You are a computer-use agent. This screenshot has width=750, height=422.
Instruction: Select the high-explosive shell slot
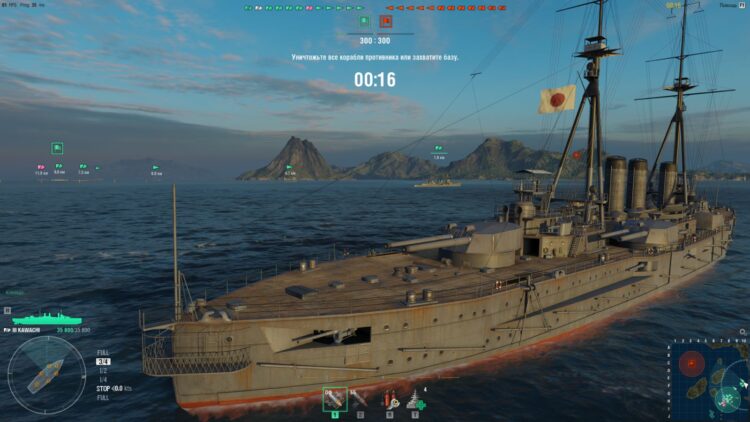pyautogui.click(x=335, y=398)
